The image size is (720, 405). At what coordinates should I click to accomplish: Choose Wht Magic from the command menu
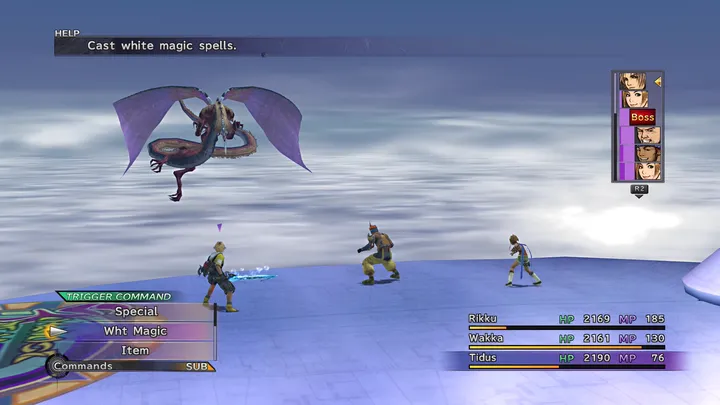pos(135,331)
